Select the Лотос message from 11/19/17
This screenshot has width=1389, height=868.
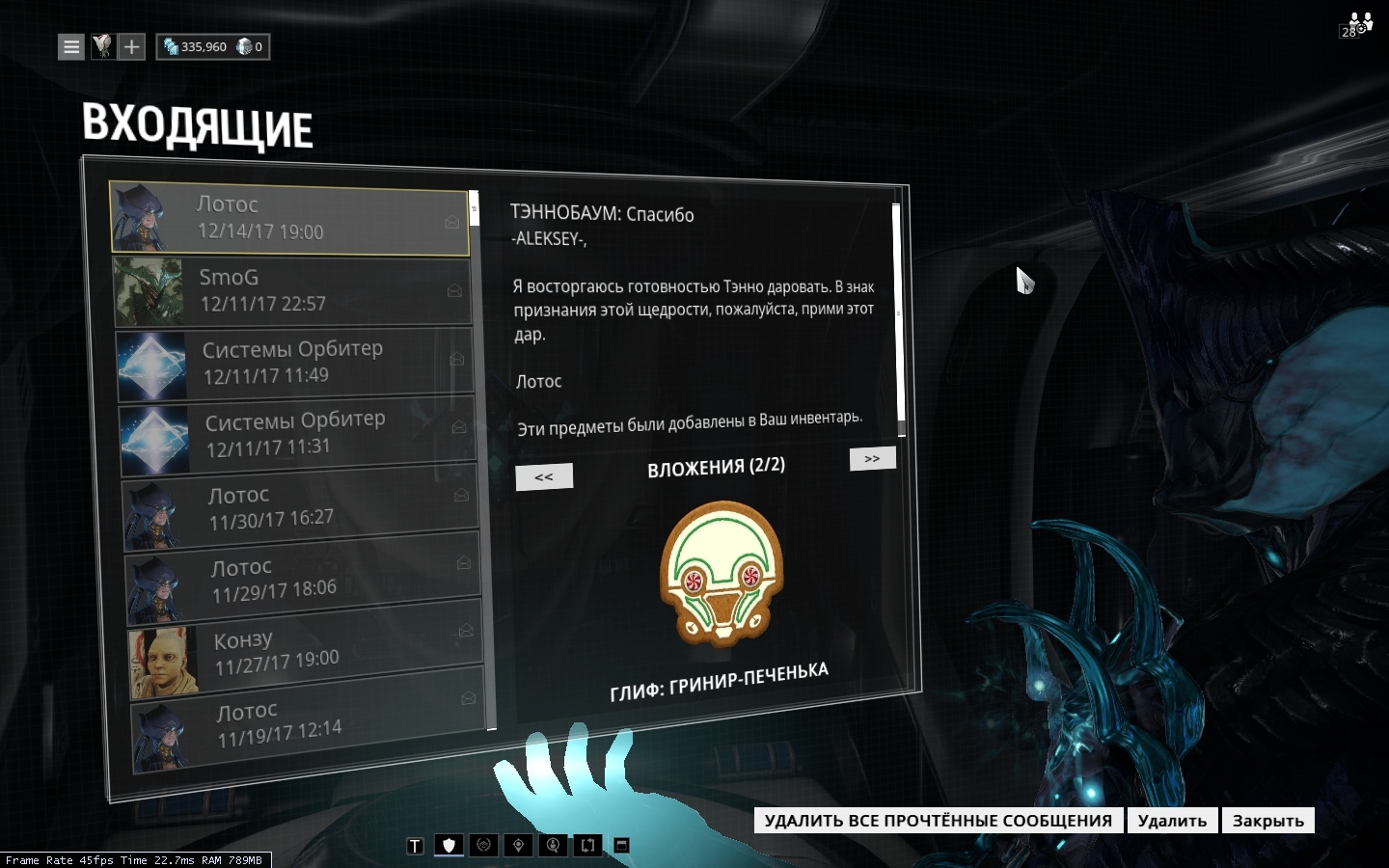(307, 722)
